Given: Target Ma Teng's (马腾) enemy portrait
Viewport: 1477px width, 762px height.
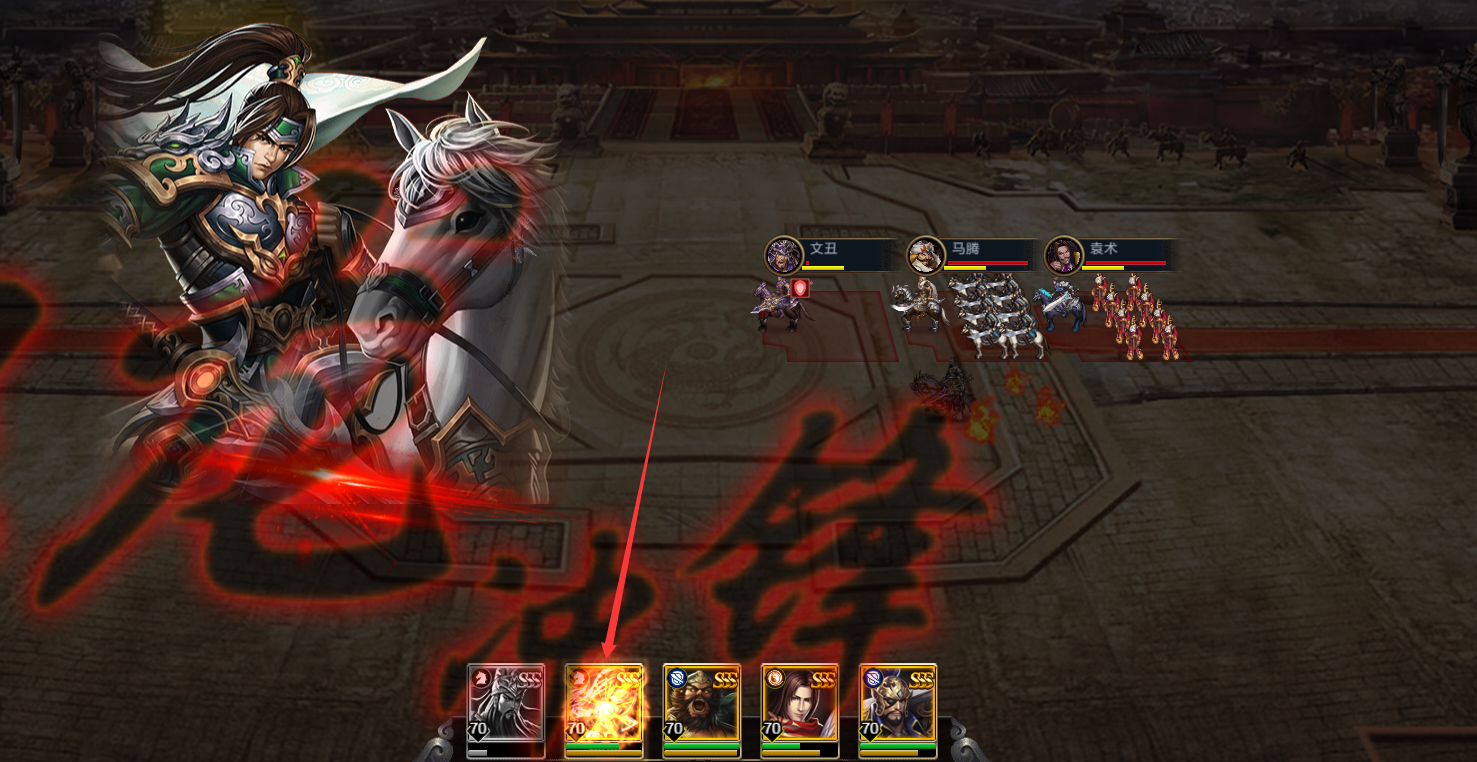Looking at the screenshot, I should click(x=925, y=256).
